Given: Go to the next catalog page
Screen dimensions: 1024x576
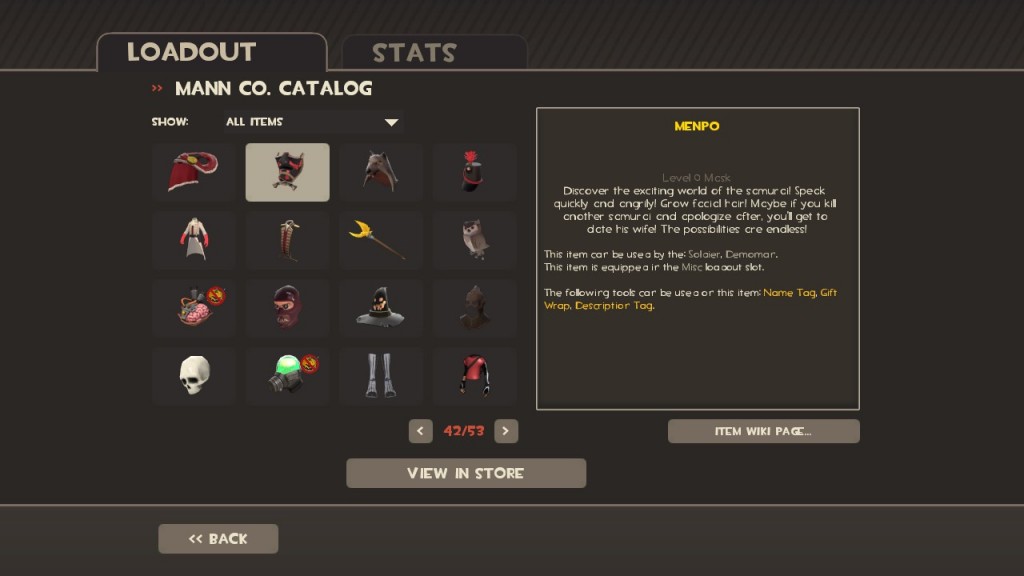Looking at the screenshot, I should pos(506,431).
